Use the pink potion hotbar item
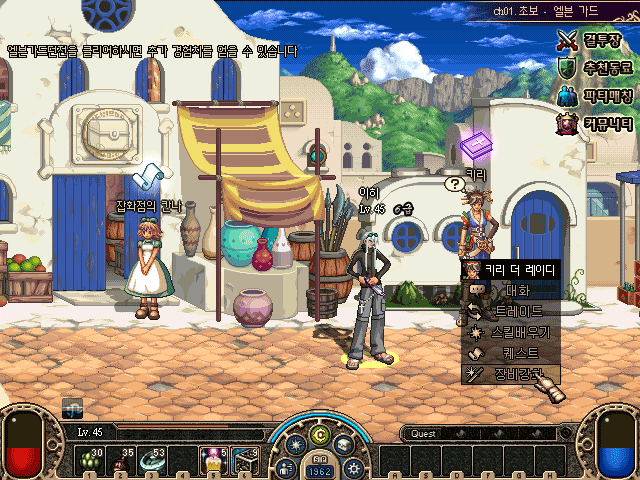Image resolution: width=640 pixels, height=480 pixels. tap(213, 461)
